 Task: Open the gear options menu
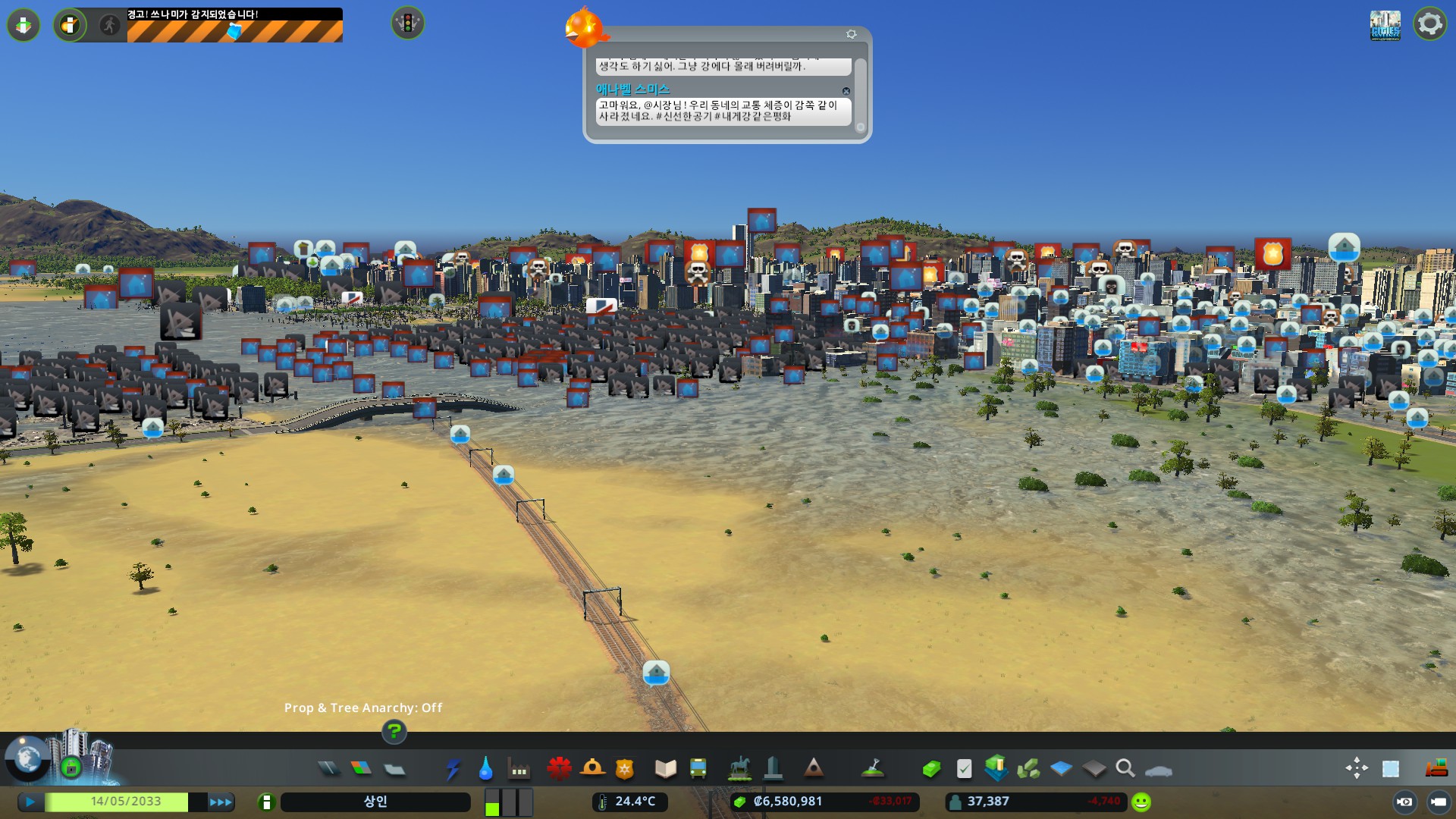1429,24
